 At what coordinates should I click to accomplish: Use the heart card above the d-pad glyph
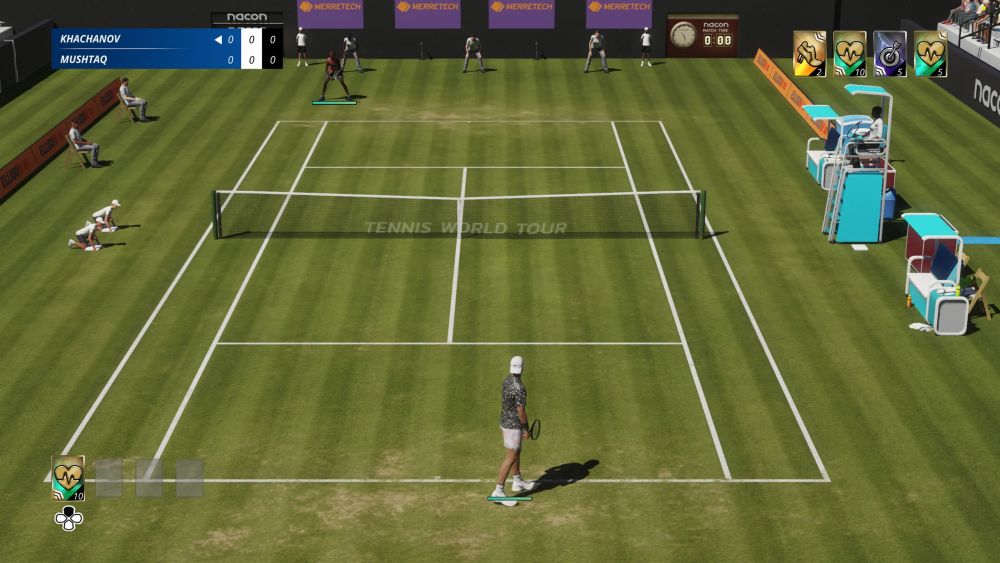(68, 477)
